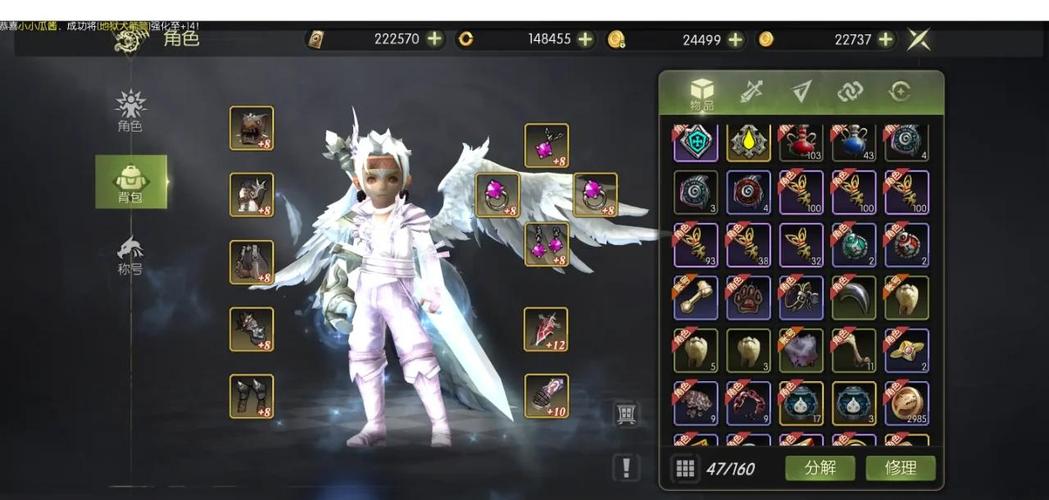Click the 修理 repair button

900,468
